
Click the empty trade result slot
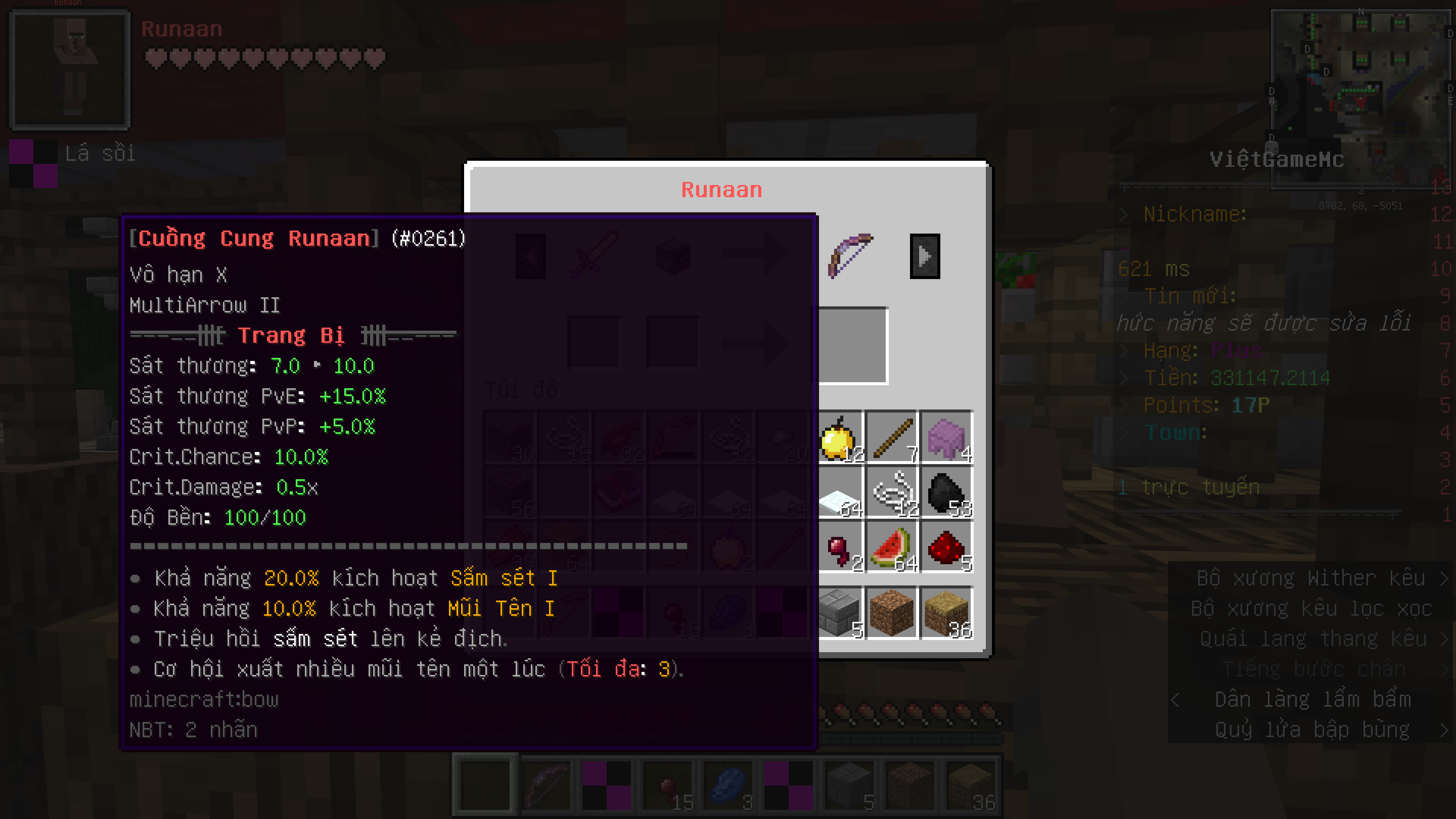(x=853, y=345)
